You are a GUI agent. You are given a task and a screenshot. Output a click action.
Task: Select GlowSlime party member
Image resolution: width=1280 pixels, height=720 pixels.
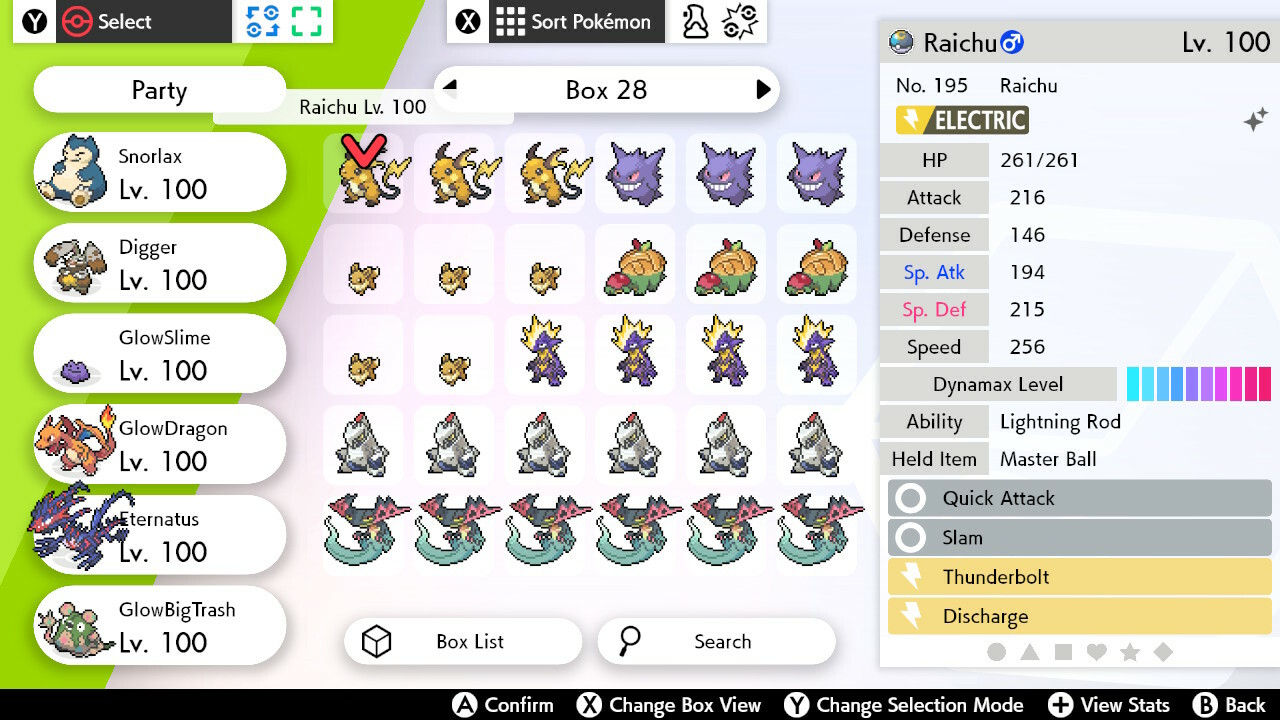[x=160, y=355]
